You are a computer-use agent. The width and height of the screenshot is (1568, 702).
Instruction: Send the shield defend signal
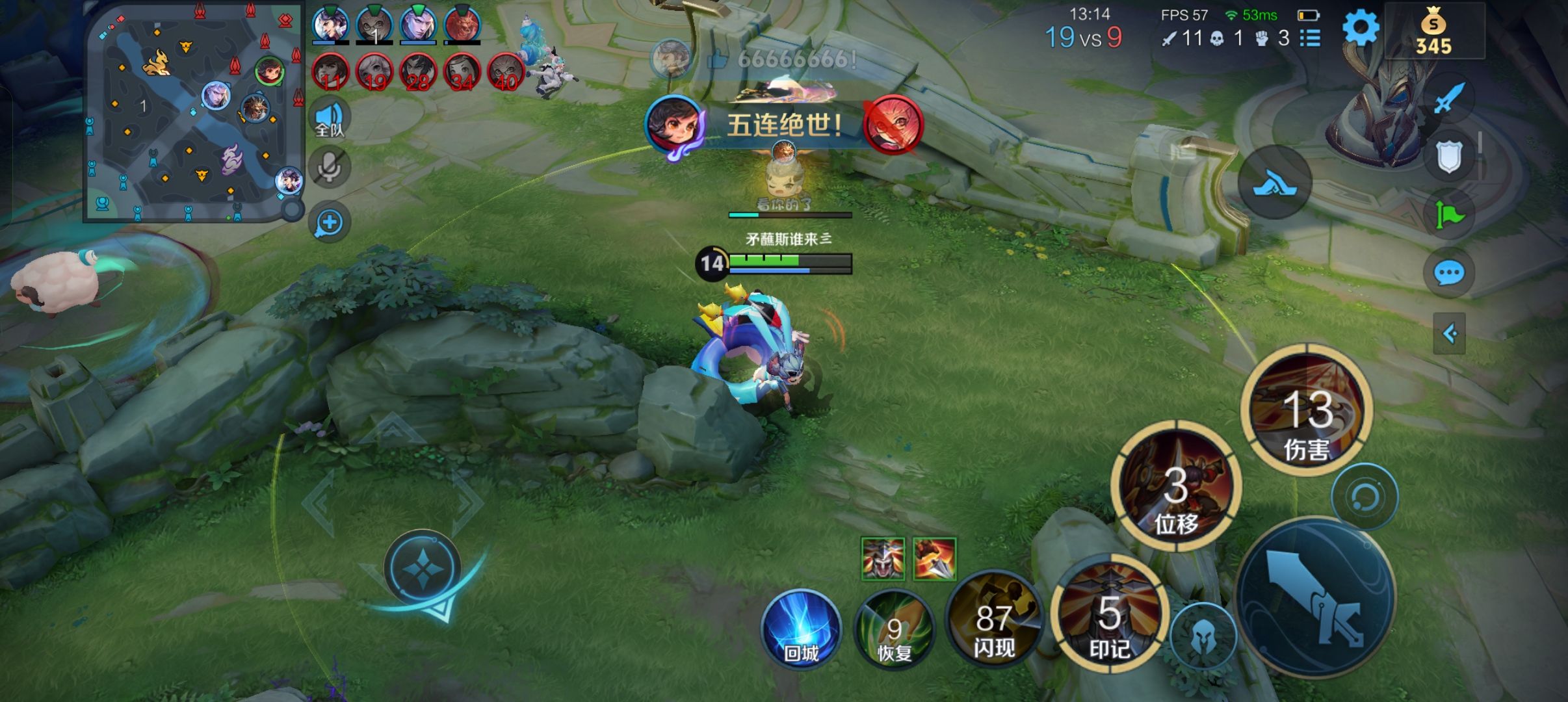pyautogui.click(x=1448, y=156)
